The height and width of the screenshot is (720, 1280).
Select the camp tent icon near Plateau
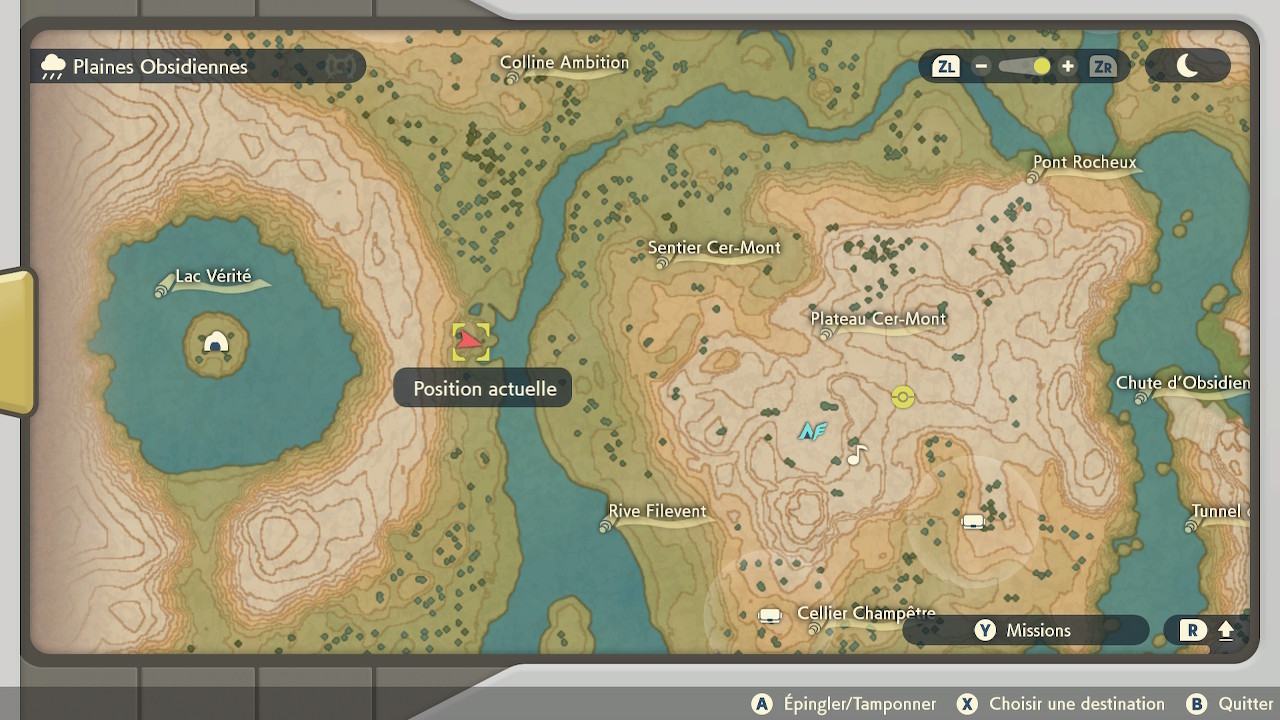973,521
